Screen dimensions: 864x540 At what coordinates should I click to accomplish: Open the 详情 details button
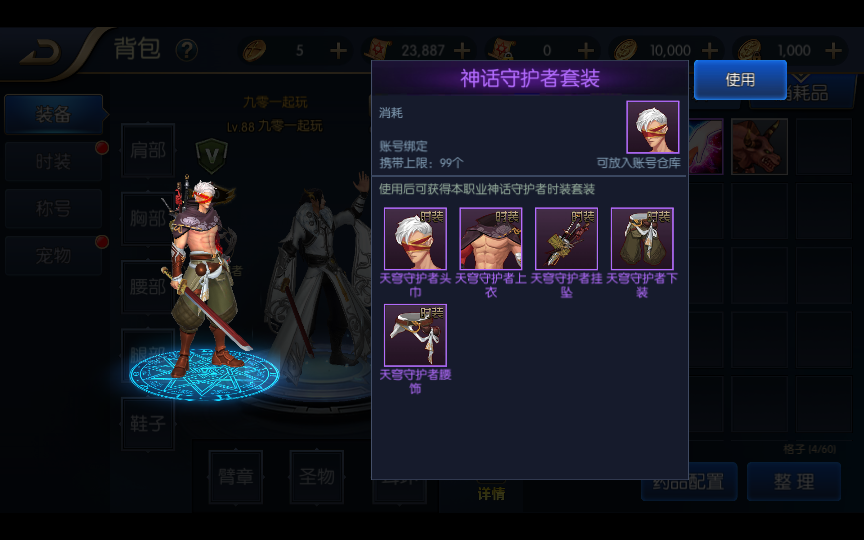pos(491,493)
